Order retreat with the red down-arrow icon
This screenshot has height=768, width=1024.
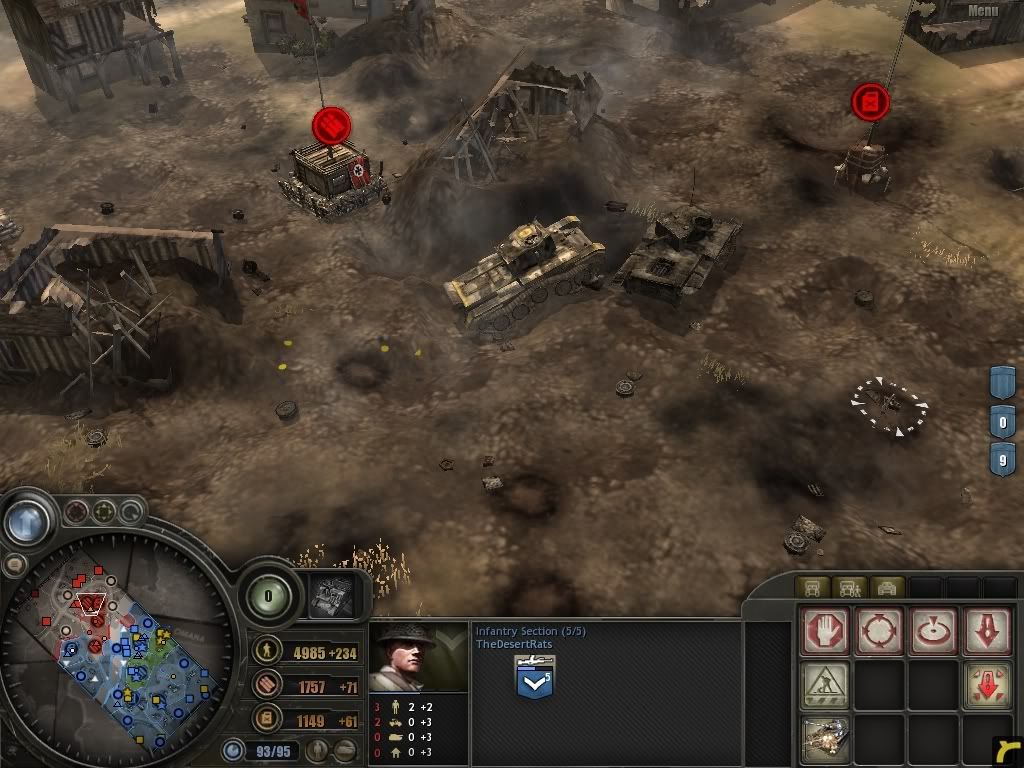987,632
